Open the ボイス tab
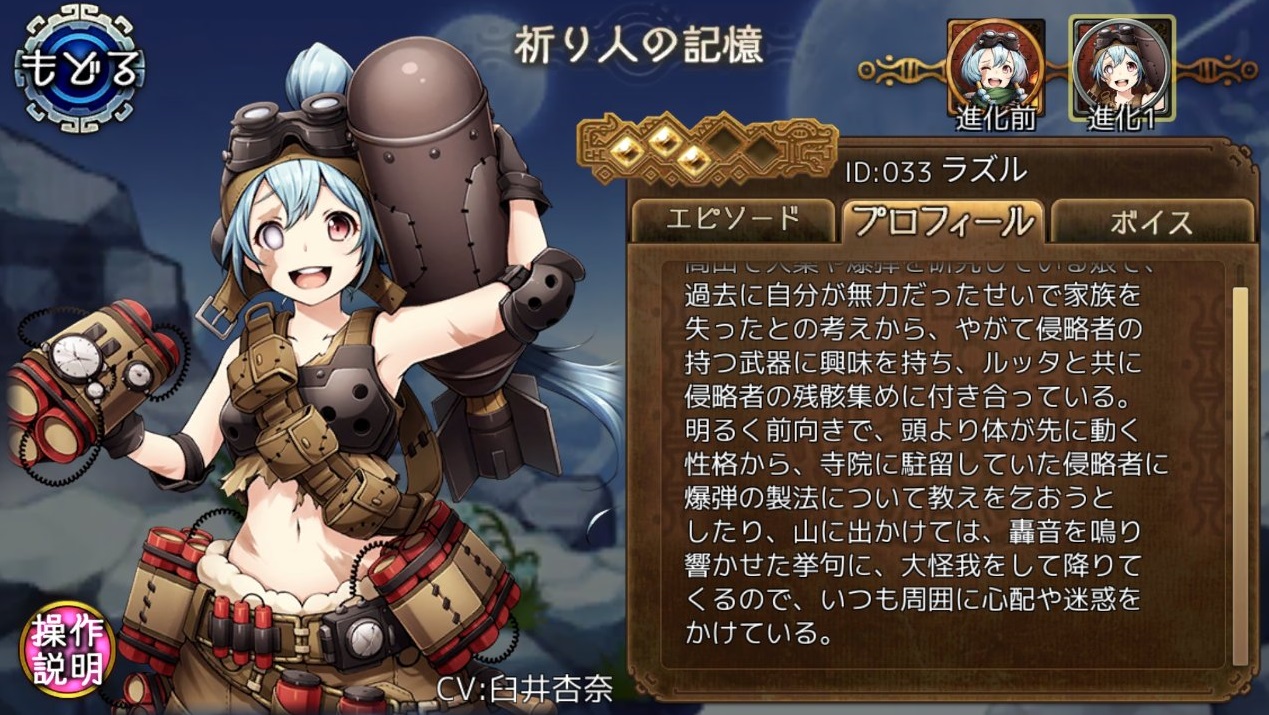 click(1152, 220)
